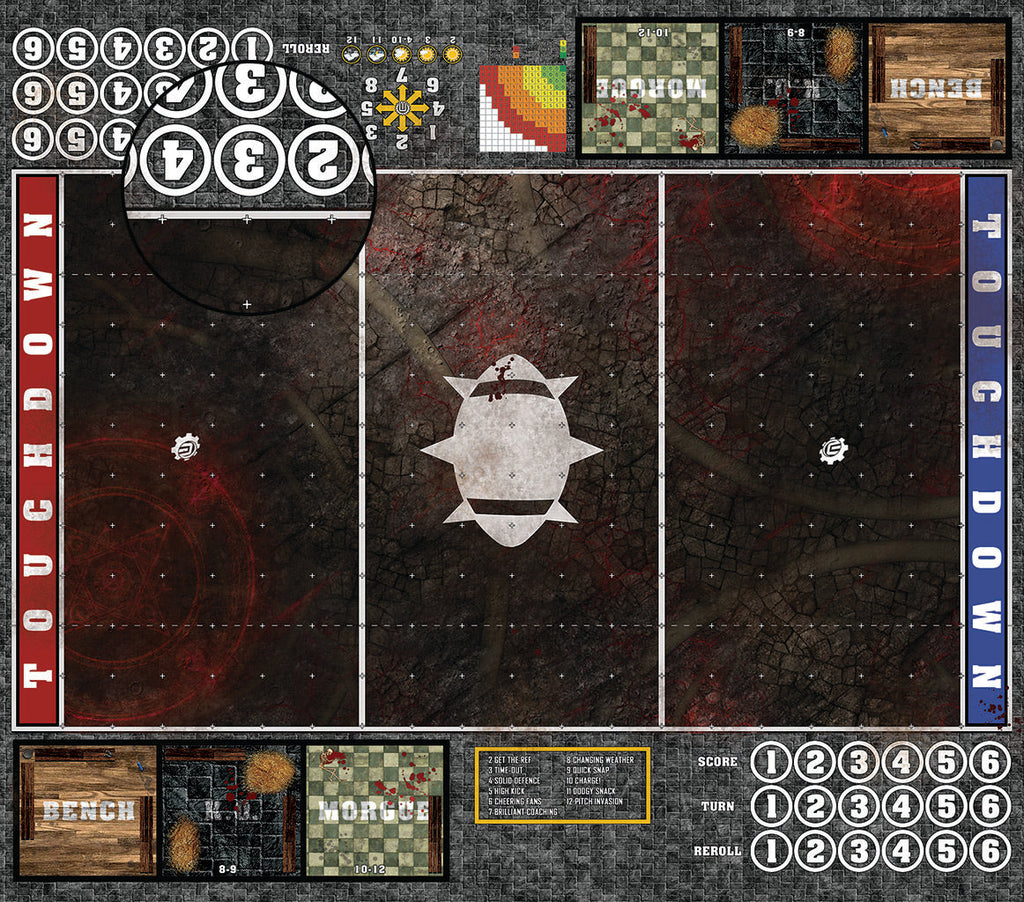This screenshot has height=902, width=1024.
Task: Select the red Touchdown end zone
Action: coord(38,449)
